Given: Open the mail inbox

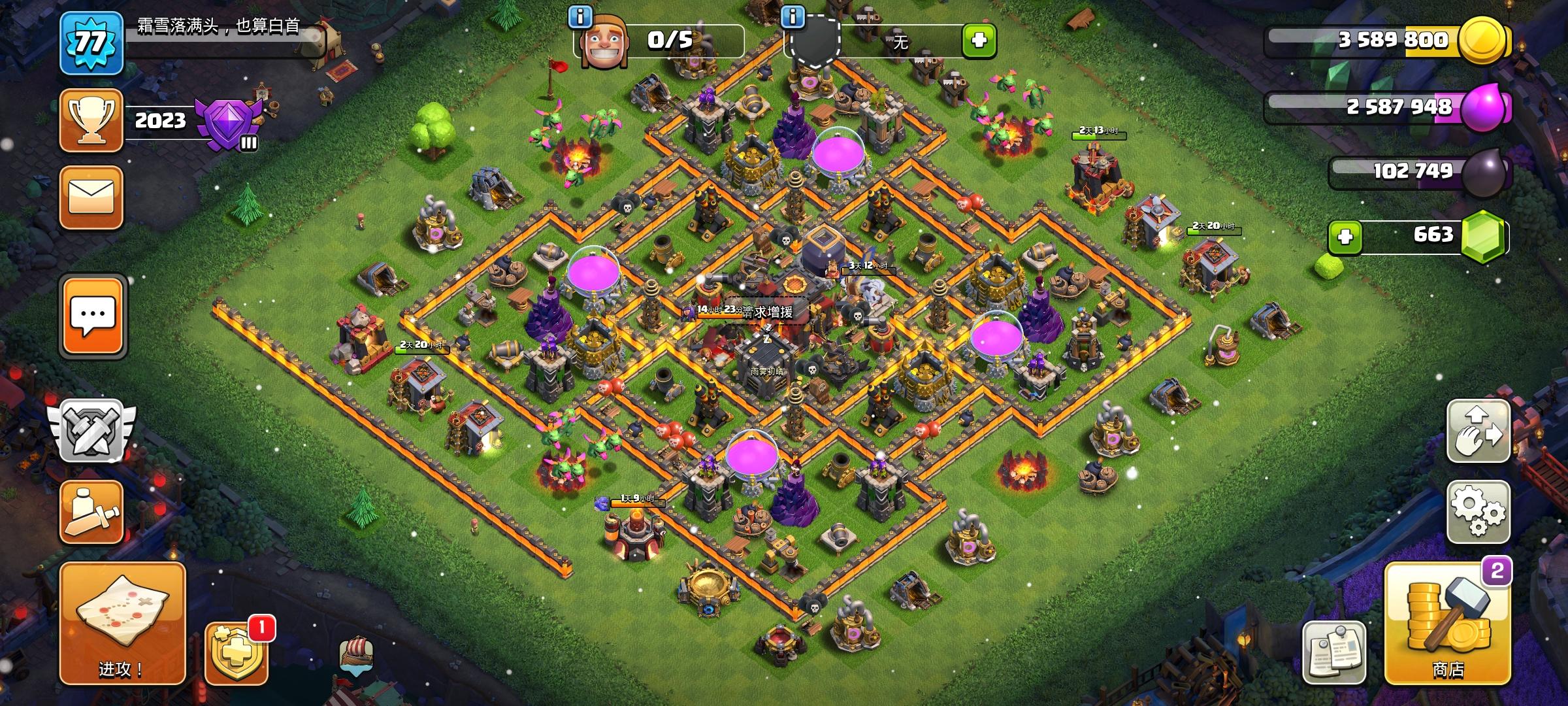Looking at the screenshot, I should [x=91, y=199].
